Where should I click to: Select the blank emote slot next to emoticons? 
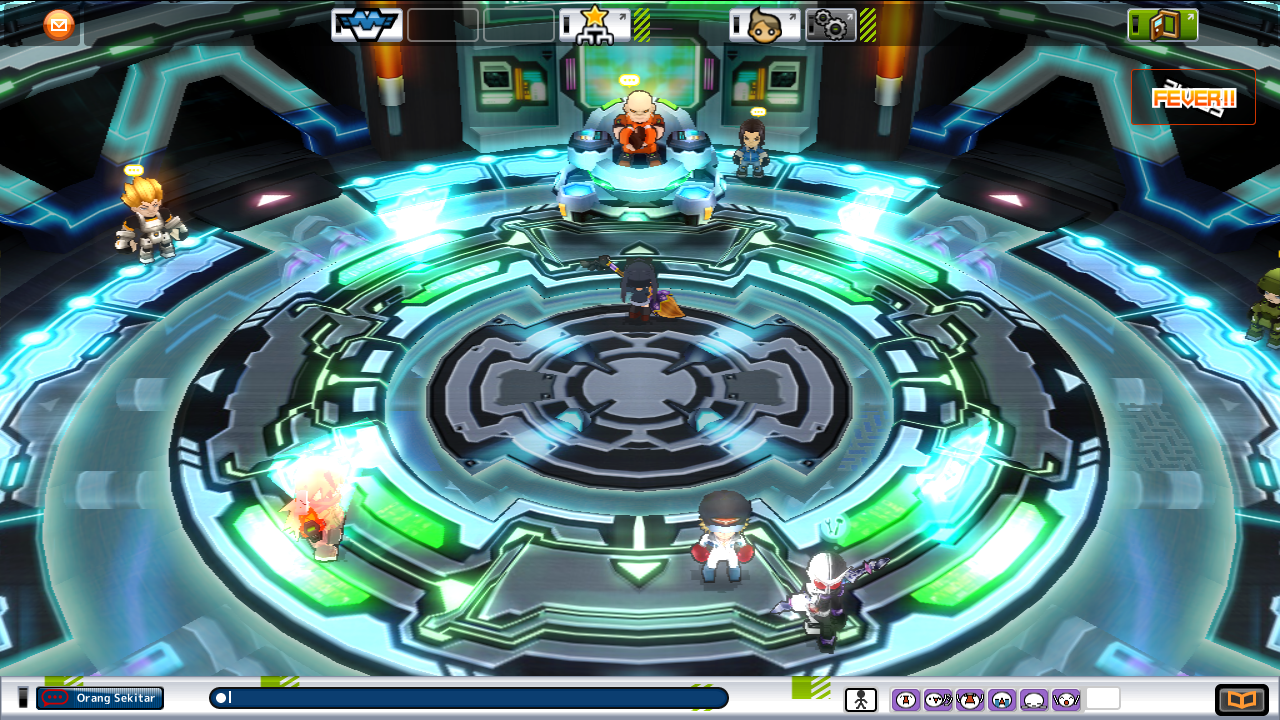pyautogui.click(x=1101, y=699)
